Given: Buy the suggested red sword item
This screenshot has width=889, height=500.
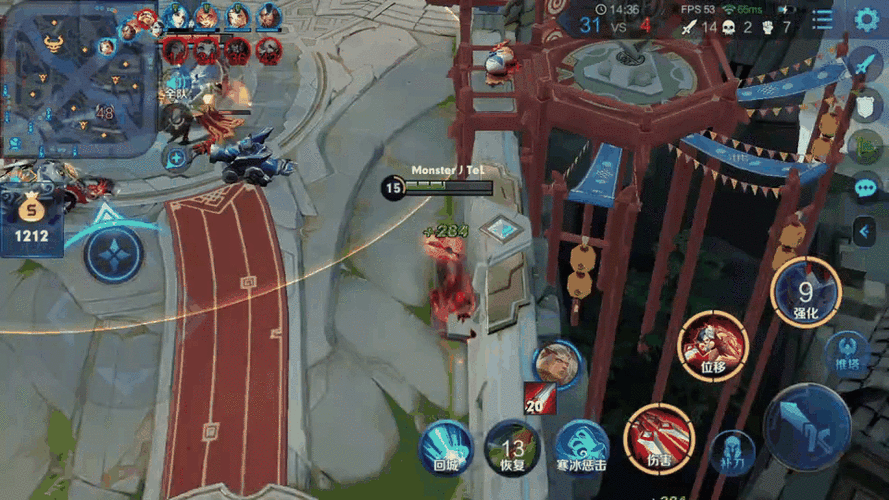Looking at the screenshot, I should click(540, 397).
